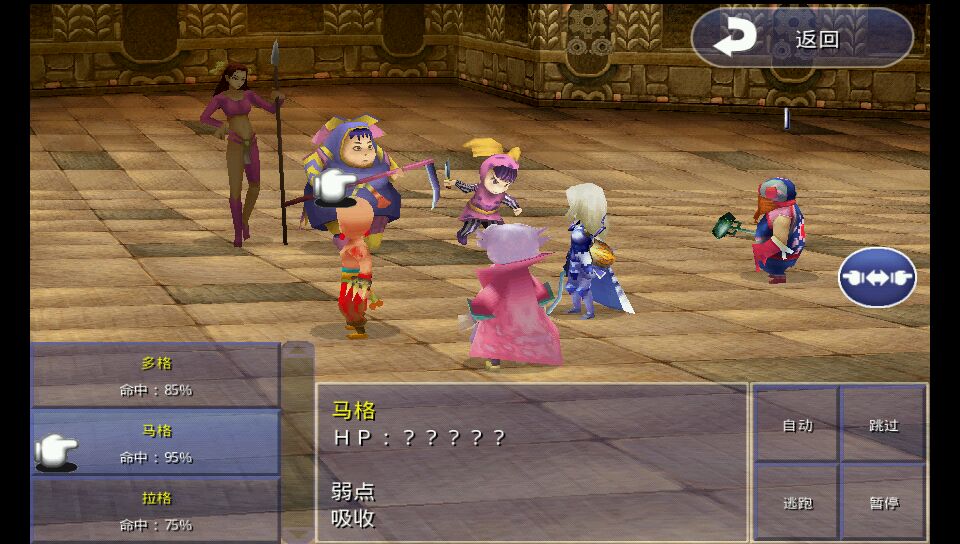The height and width of the screenshot is (544, 960).
Task: Choose 逃跑 to flee the battle
Action: (797, 502)
